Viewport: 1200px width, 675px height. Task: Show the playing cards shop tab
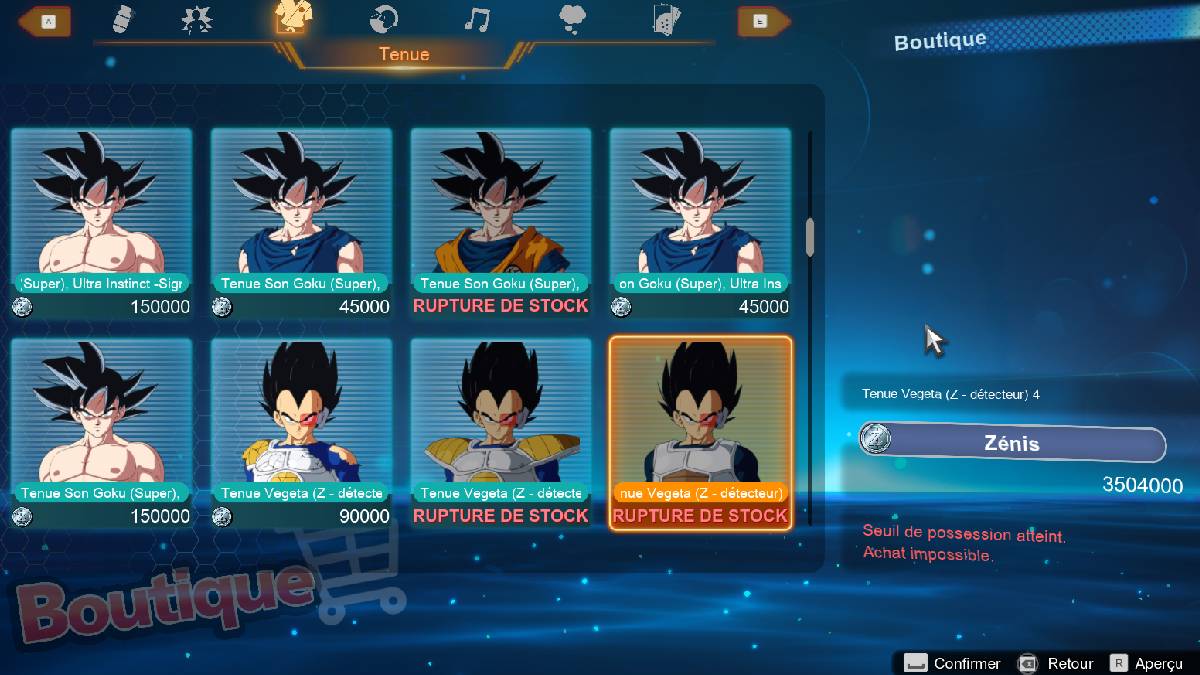coord(665,19)
